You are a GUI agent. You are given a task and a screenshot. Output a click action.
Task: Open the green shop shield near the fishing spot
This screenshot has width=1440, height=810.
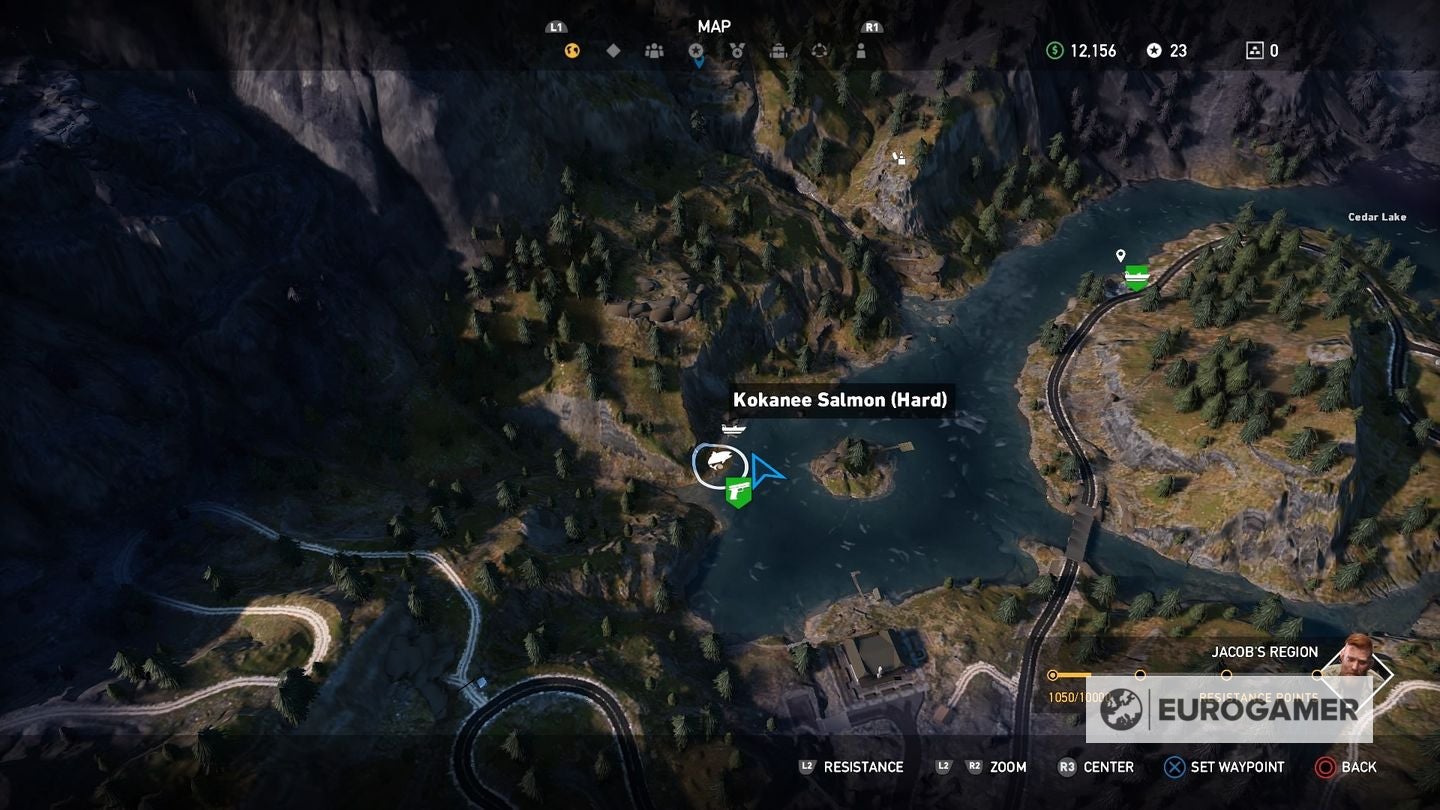coord(737,494)
